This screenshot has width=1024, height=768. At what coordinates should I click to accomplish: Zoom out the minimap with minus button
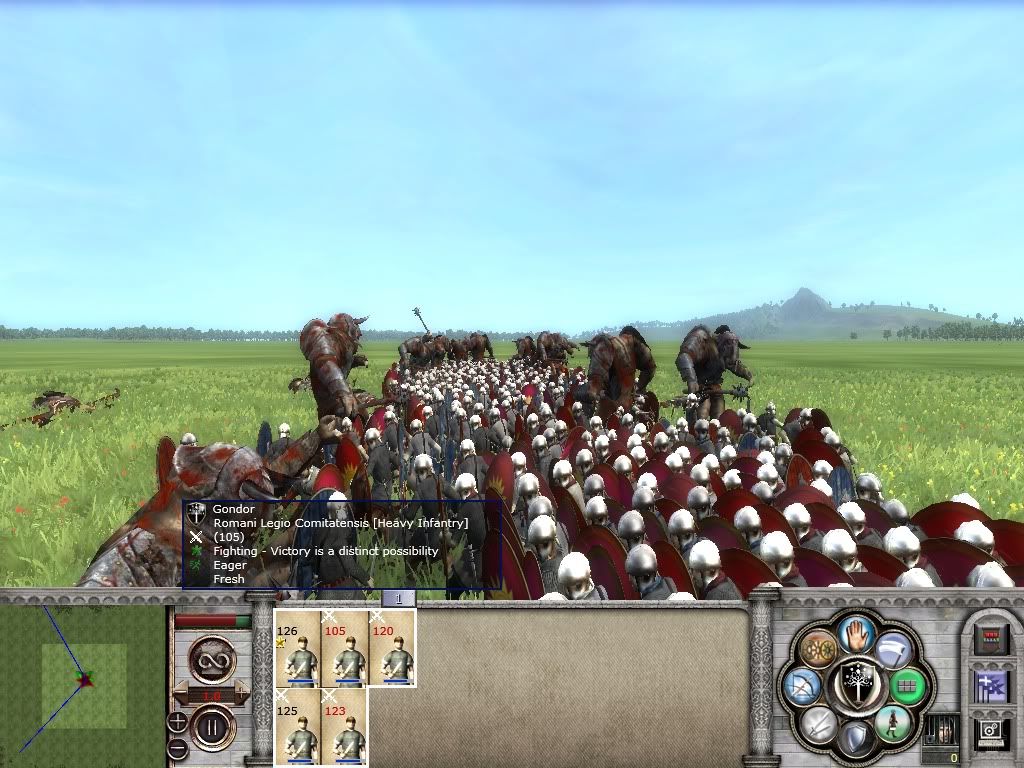177,747
